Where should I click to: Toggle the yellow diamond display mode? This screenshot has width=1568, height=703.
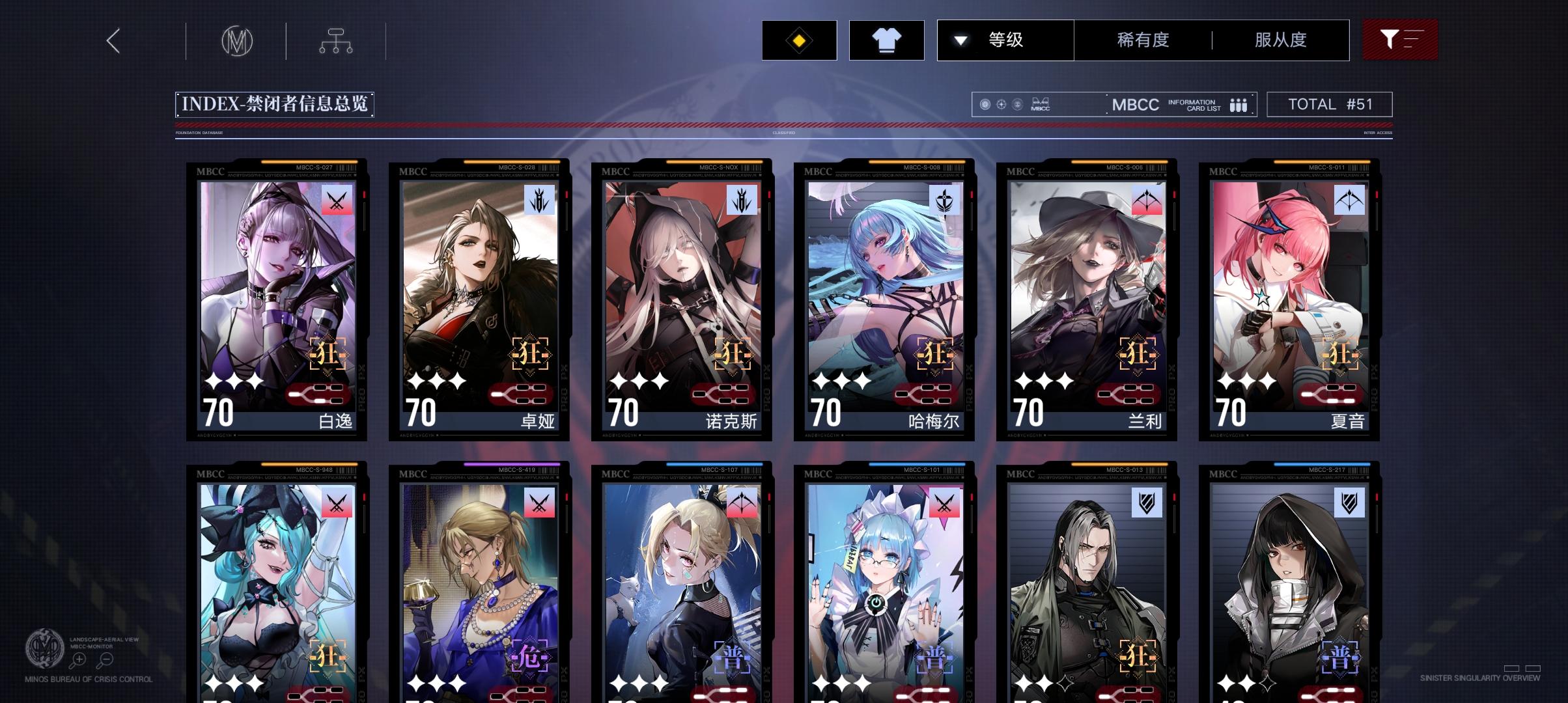(799, 40)
